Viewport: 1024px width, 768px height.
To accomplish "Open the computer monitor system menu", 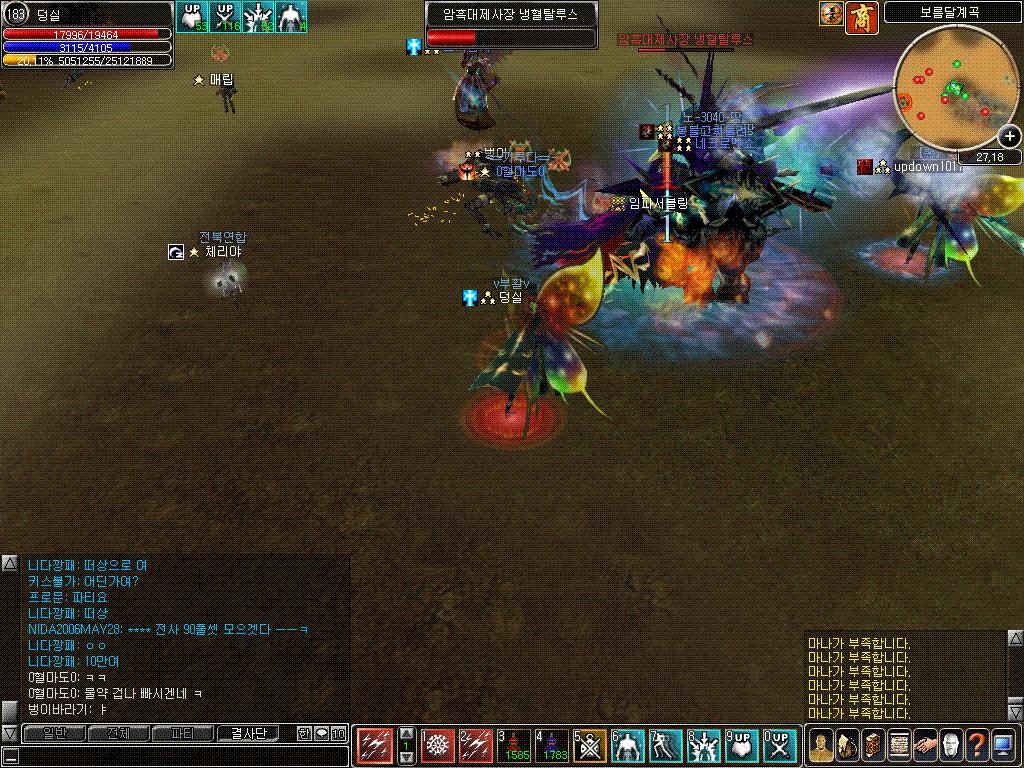I will (1003, 745).
